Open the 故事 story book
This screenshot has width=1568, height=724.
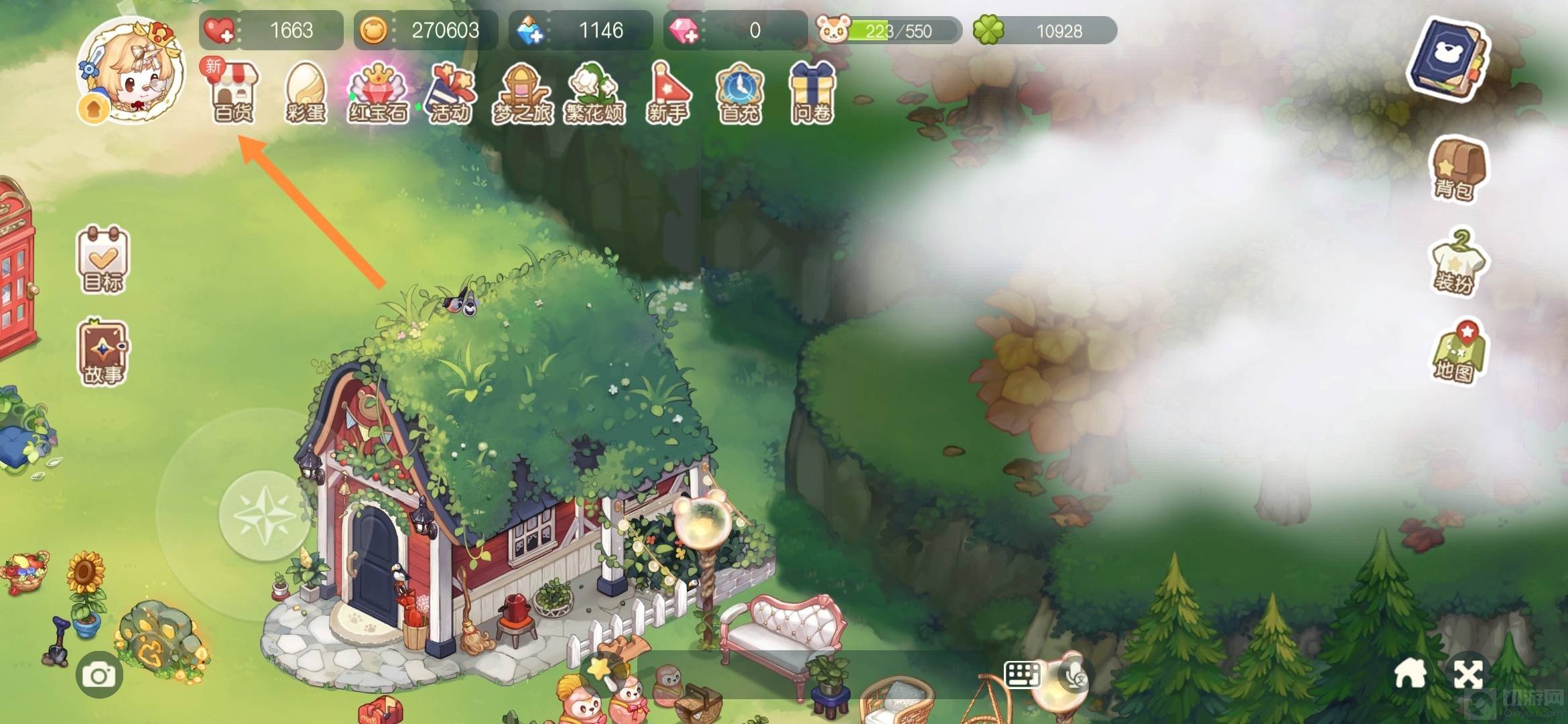pos(103,353)
